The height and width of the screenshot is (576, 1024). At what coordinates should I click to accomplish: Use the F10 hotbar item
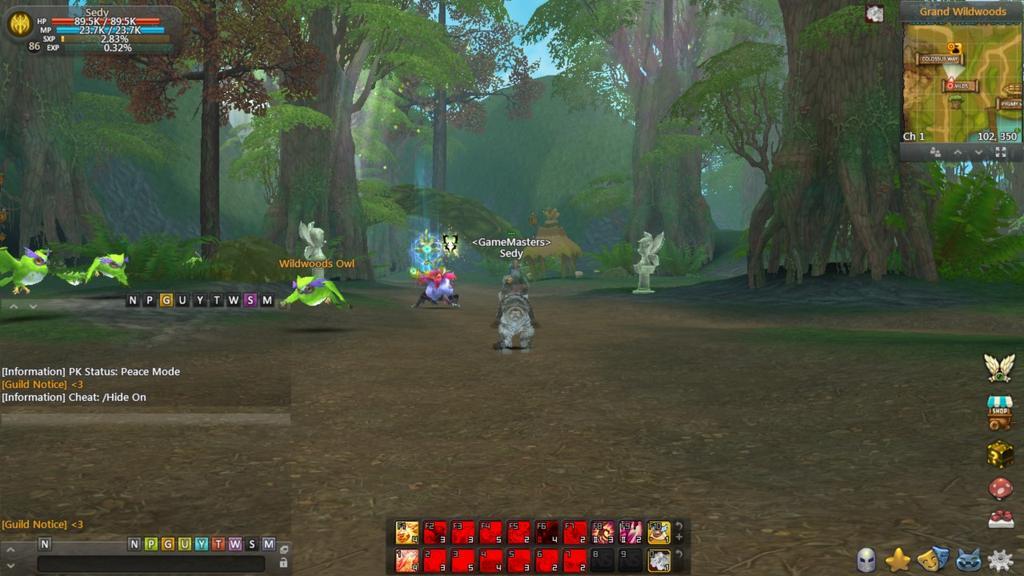[658, 532]
